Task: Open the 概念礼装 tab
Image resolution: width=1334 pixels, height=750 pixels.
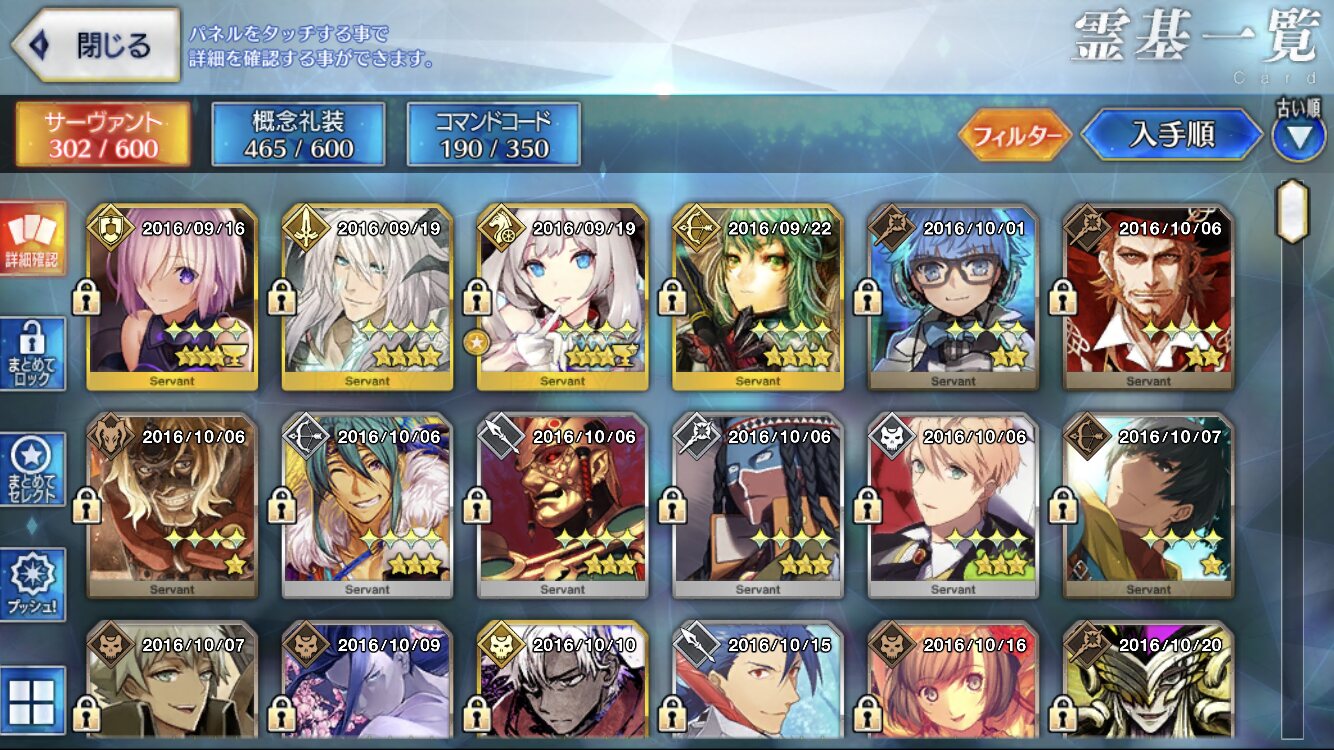Action: [298, 134]
